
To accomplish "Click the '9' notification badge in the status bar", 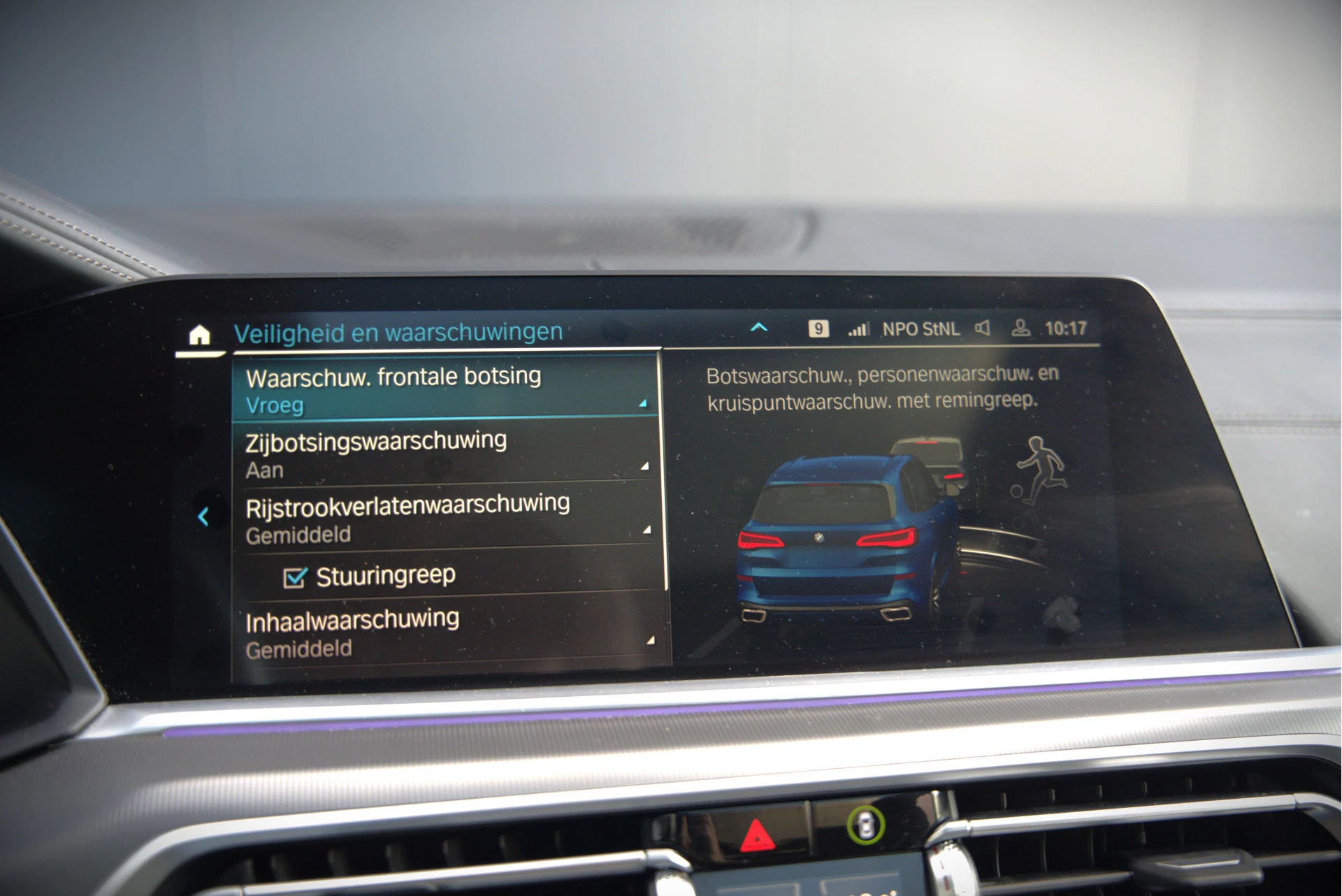I will [x=818, y=328].
